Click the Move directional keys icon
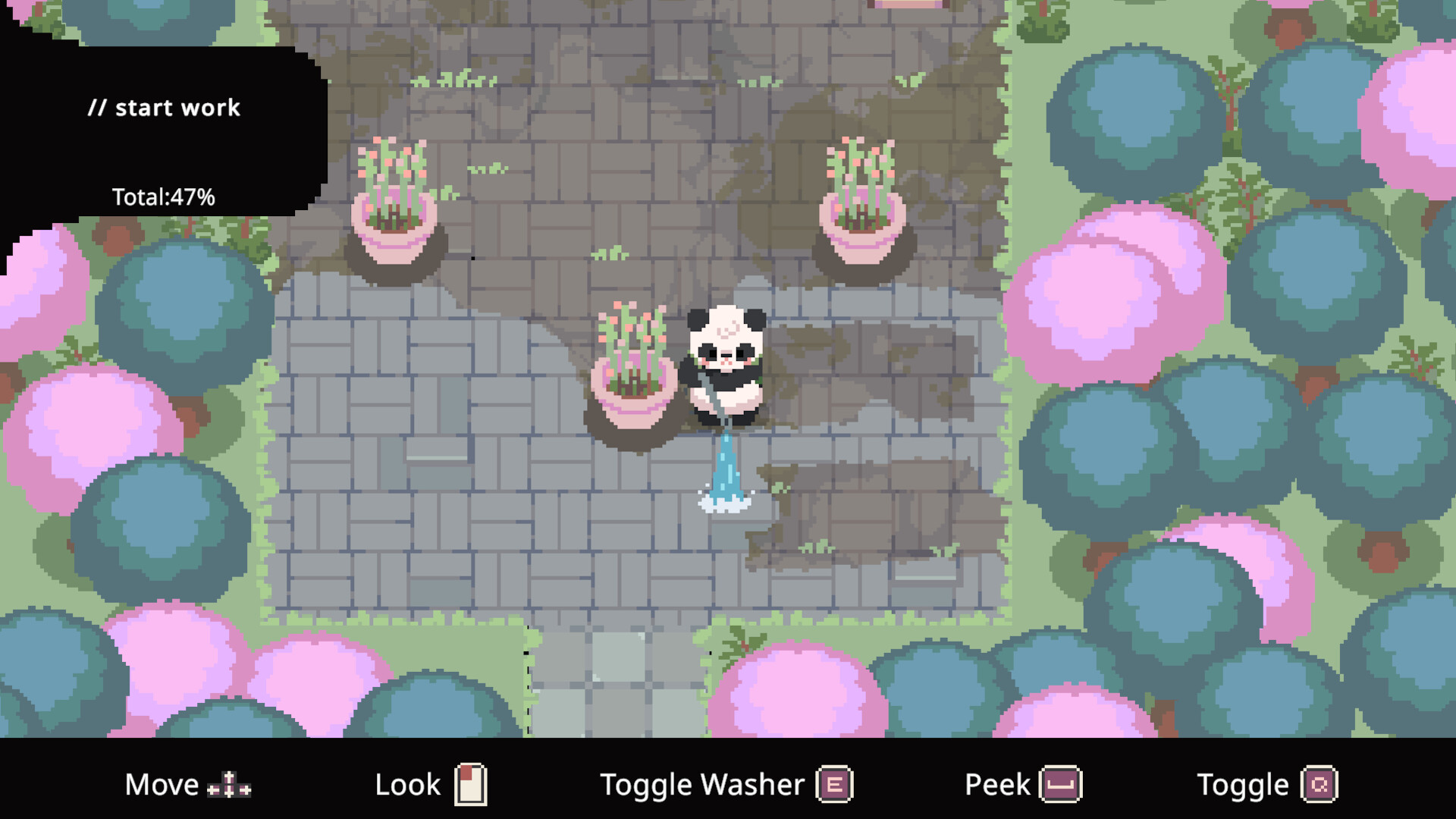1456x819 pixels. tap(230, 785)
